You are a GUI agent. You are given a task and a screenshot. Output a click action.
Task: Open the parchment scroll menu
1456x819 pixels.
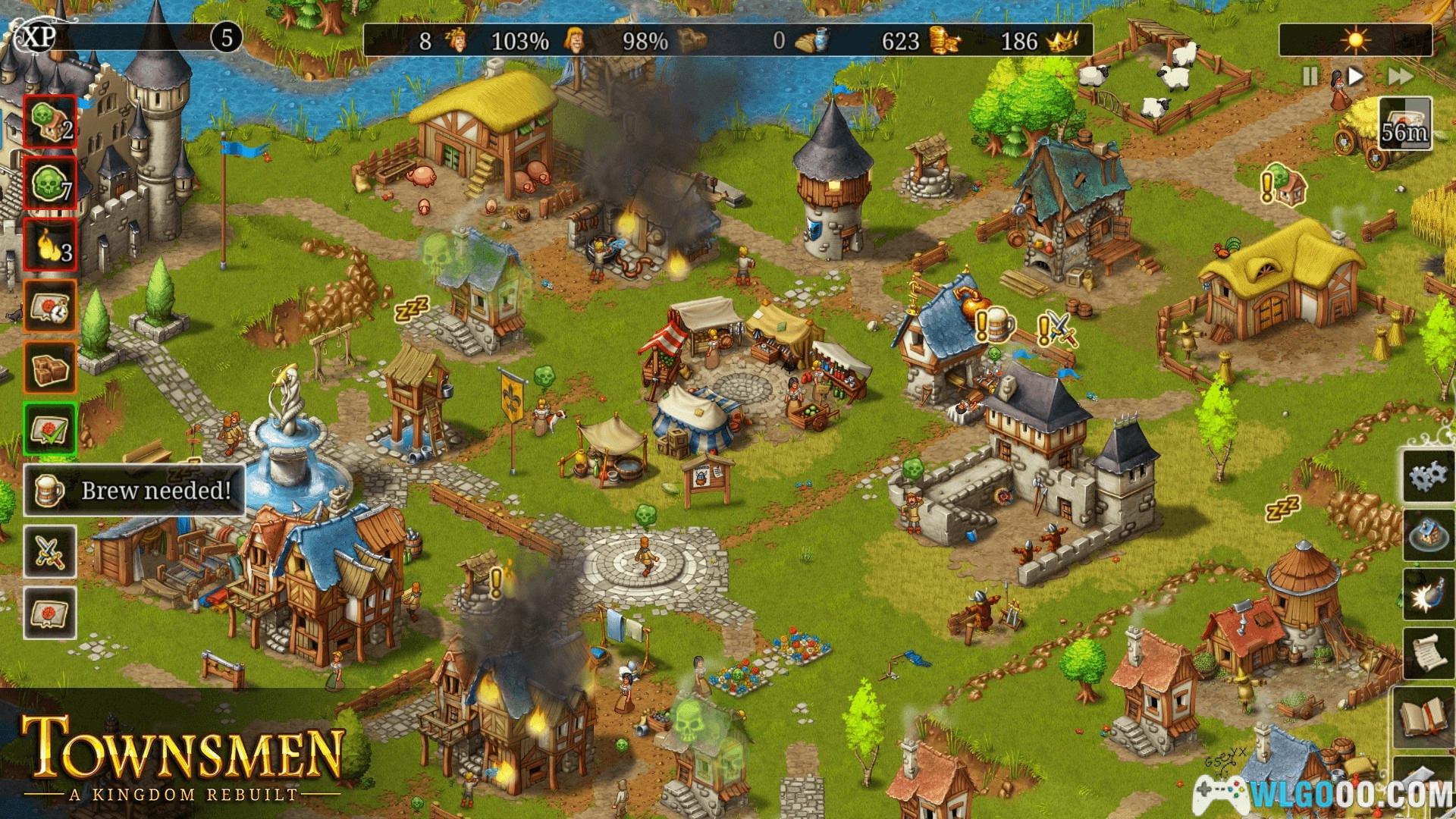point(1428,655)
